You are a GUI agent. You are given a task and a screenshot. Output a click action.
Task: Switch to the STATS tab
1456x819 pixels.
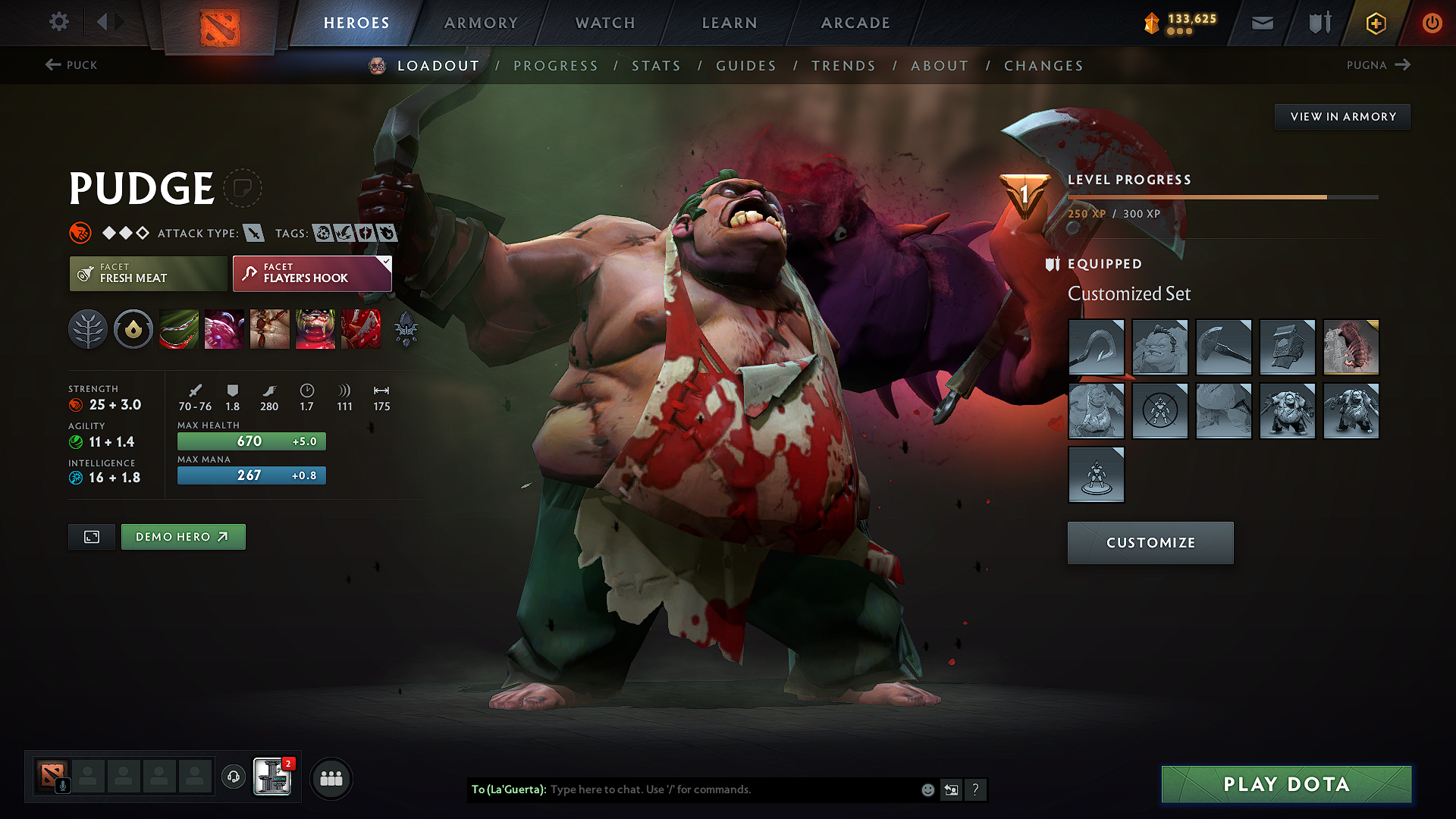click(657, 65)
